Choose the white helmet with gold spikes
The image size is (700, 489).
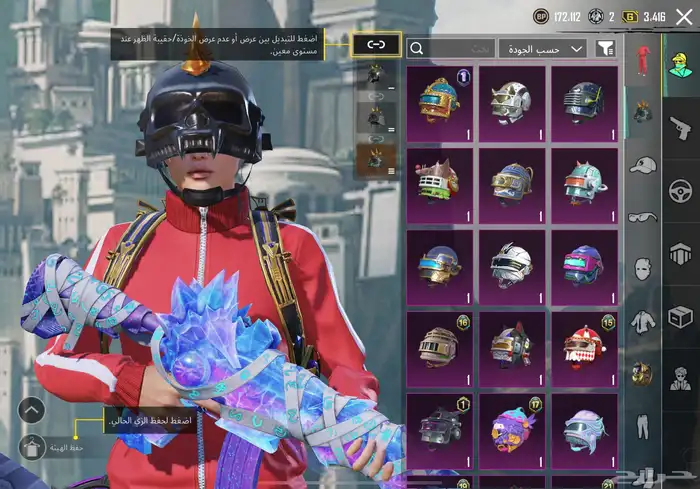pyautogui.click(x=511, y=102)
